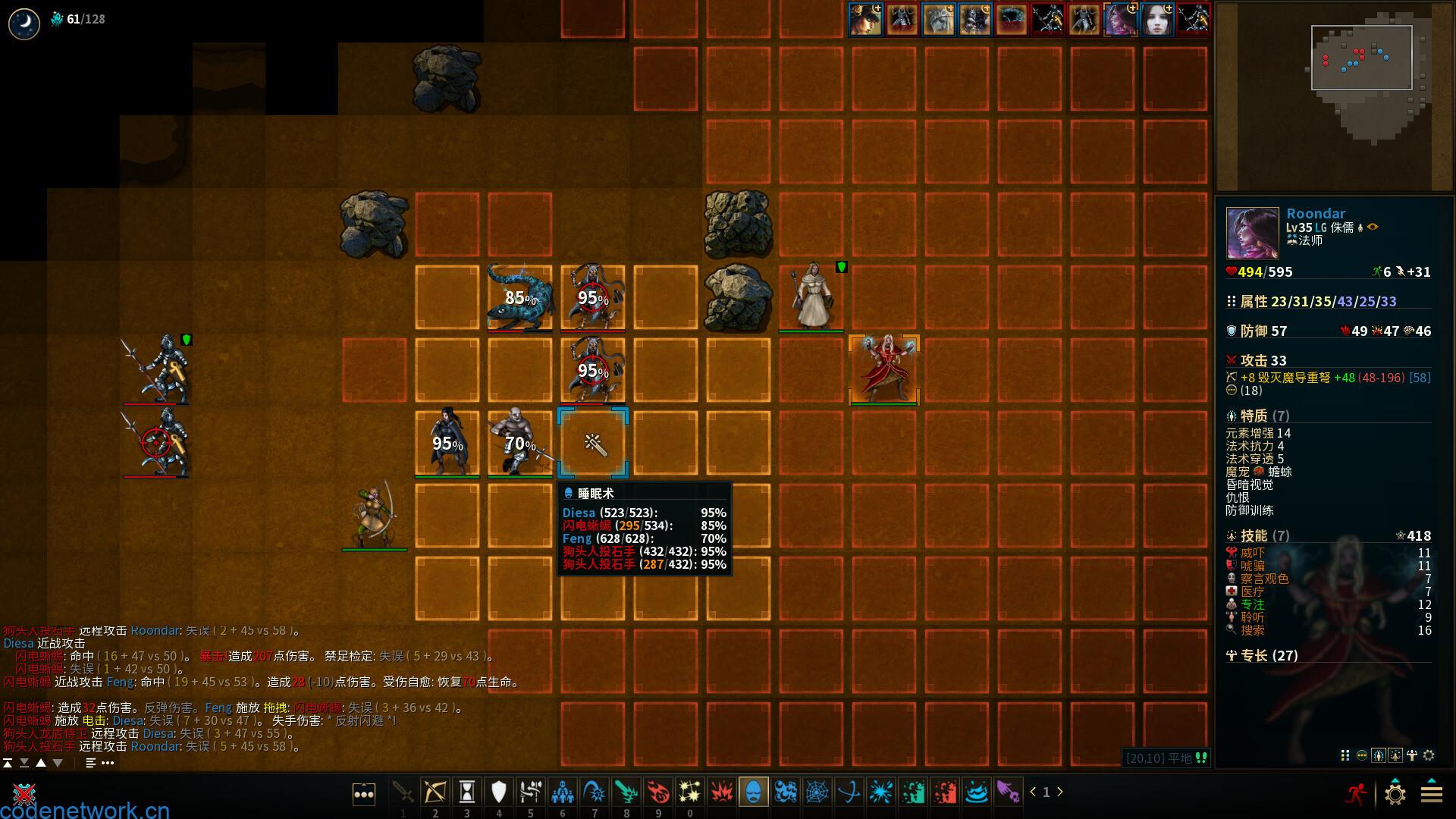Open the gear settings menu
Image resolution: width=1456 pixels, height=819 pixels.
[x=1395, y=794]
